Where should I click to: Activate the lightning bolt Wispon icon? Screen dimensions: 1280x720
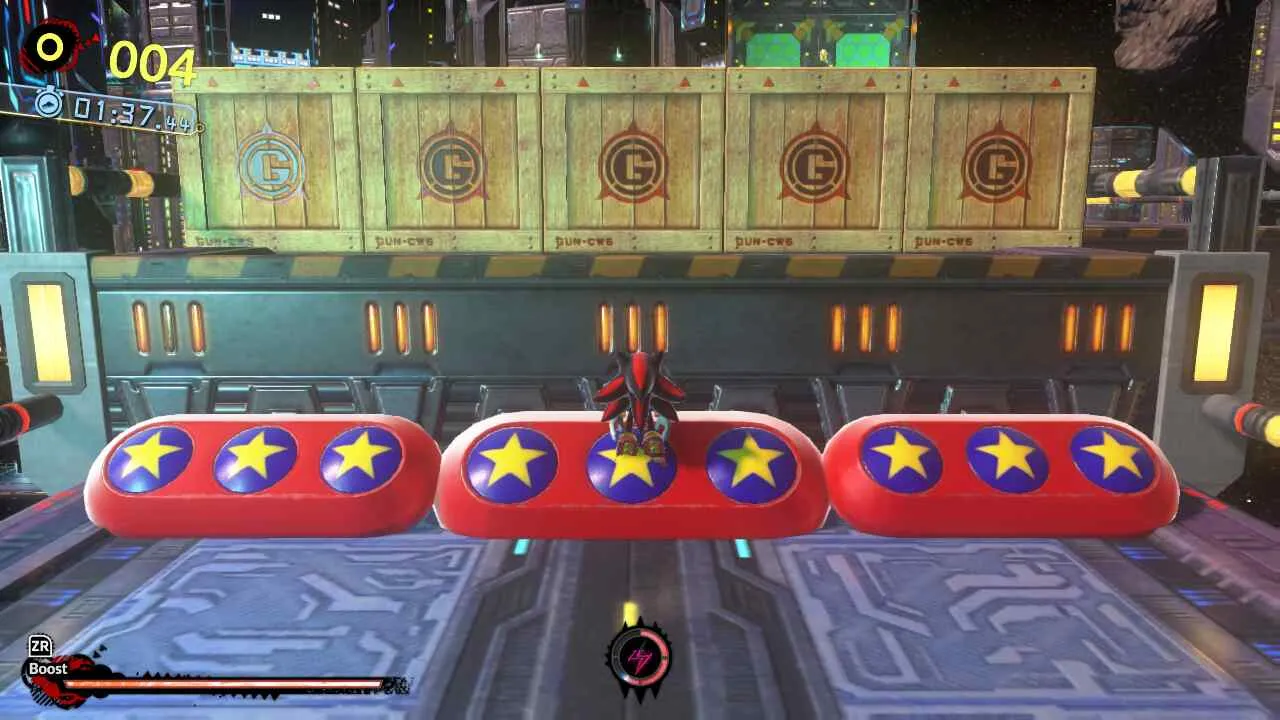[x=638, y=658]
